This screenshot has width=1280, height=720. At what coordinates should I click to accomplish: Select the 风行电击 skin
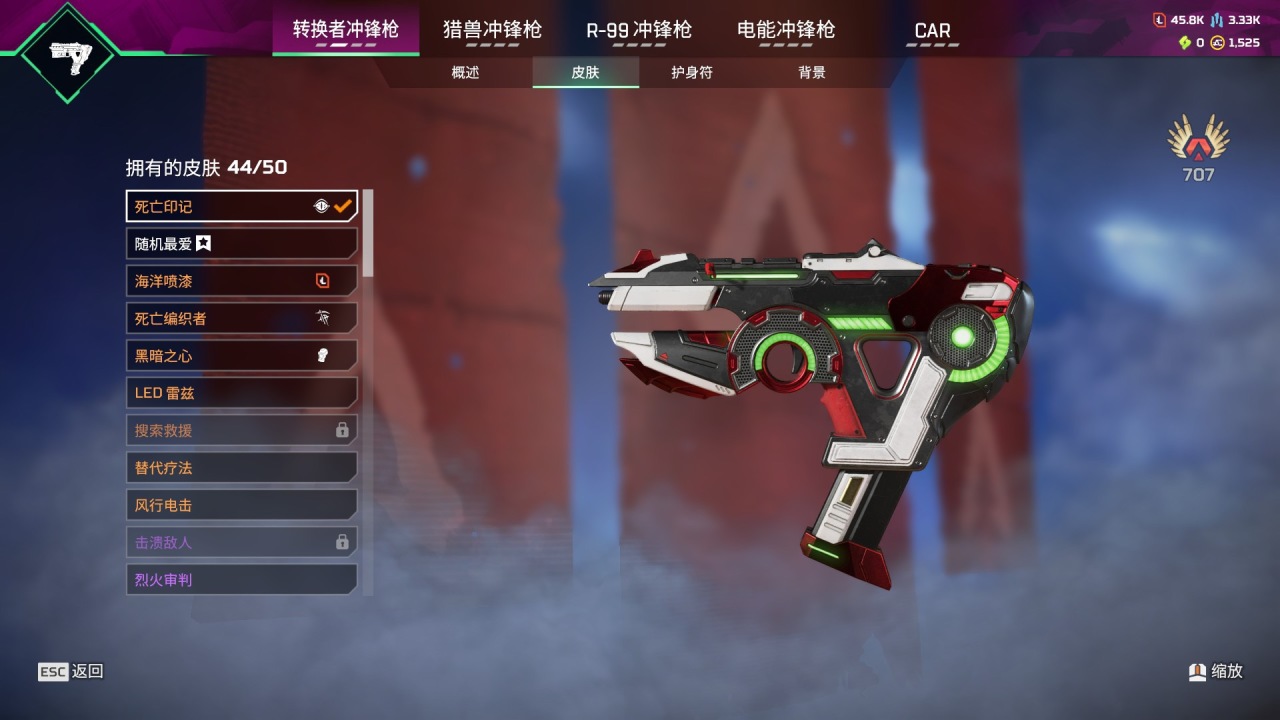point(241,505)
